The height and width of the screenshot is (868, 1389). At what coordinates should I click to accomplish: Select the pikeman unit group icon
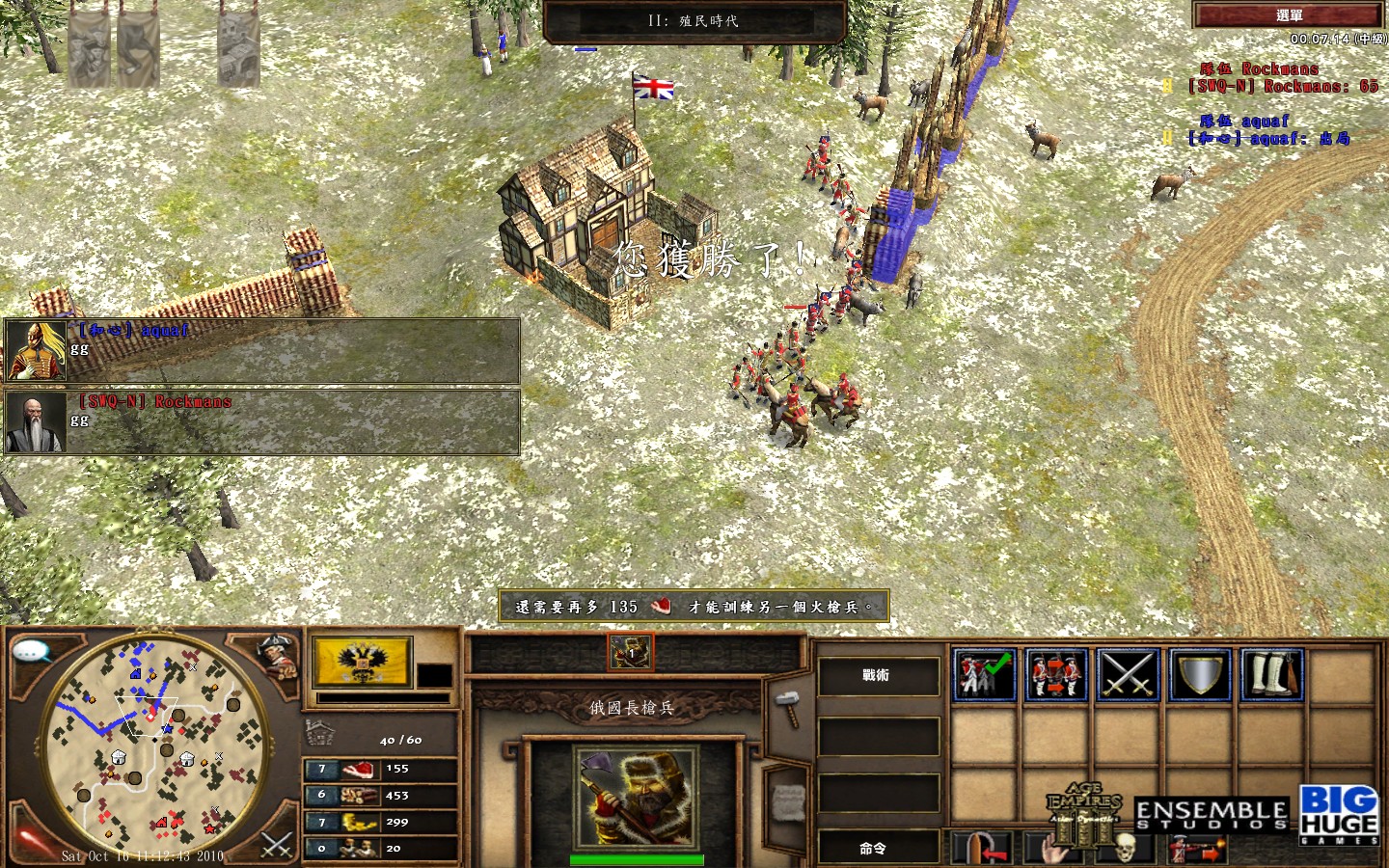(x=631, y=653)
